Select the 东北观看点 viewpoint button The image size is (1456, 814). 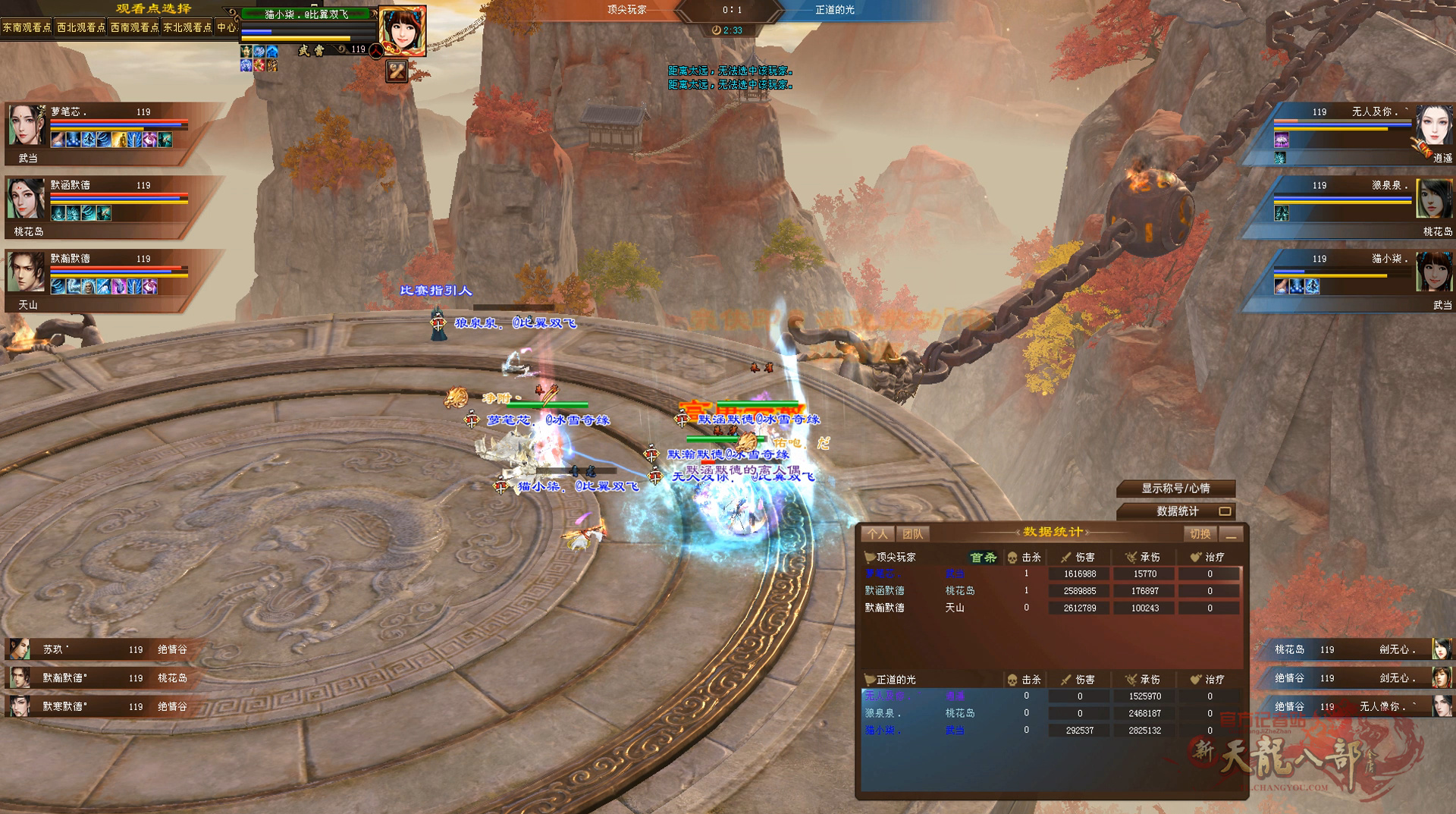(187, 27)
